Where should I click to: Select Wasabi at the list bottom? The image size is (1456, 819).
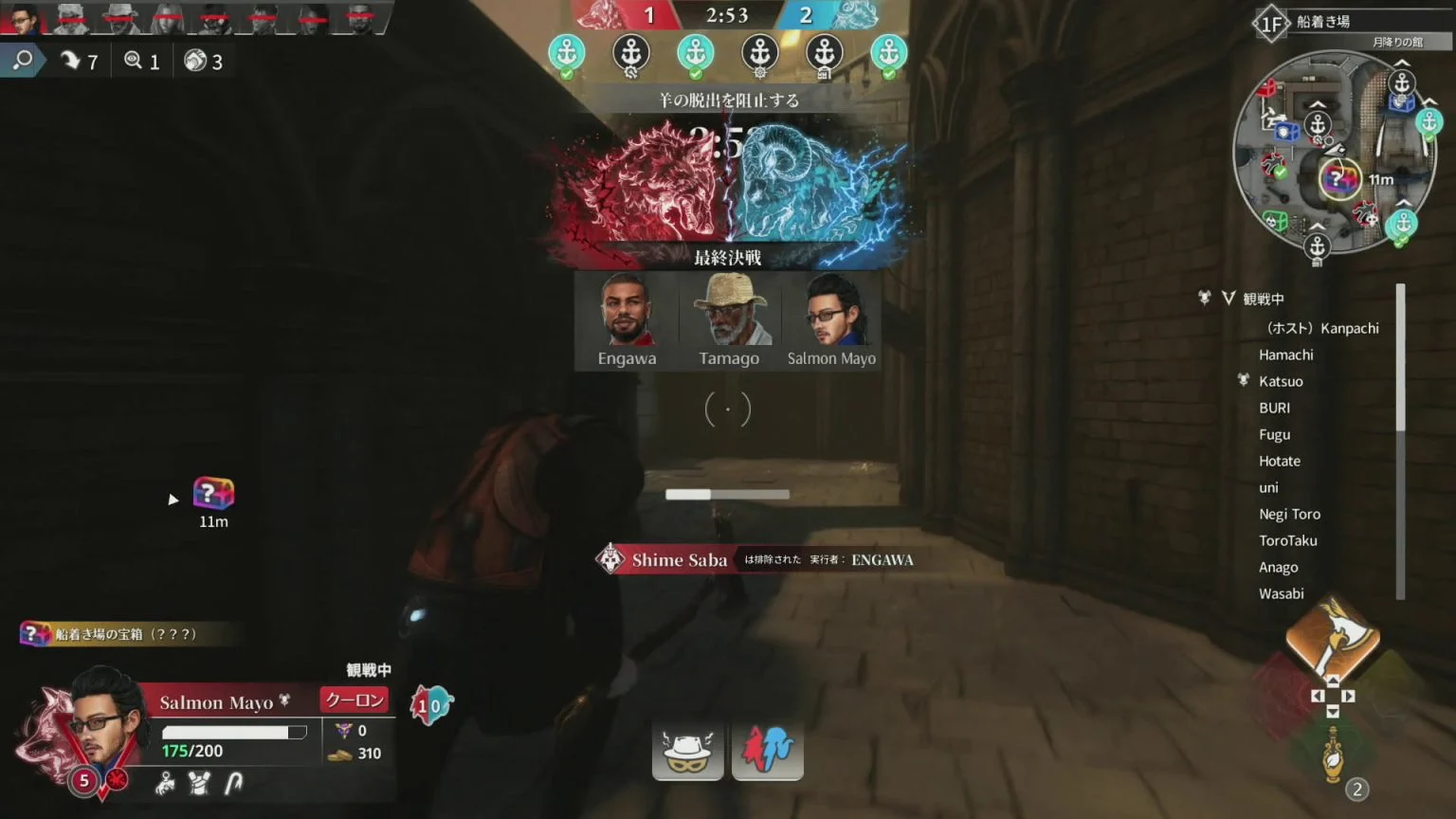point(1281,593)
